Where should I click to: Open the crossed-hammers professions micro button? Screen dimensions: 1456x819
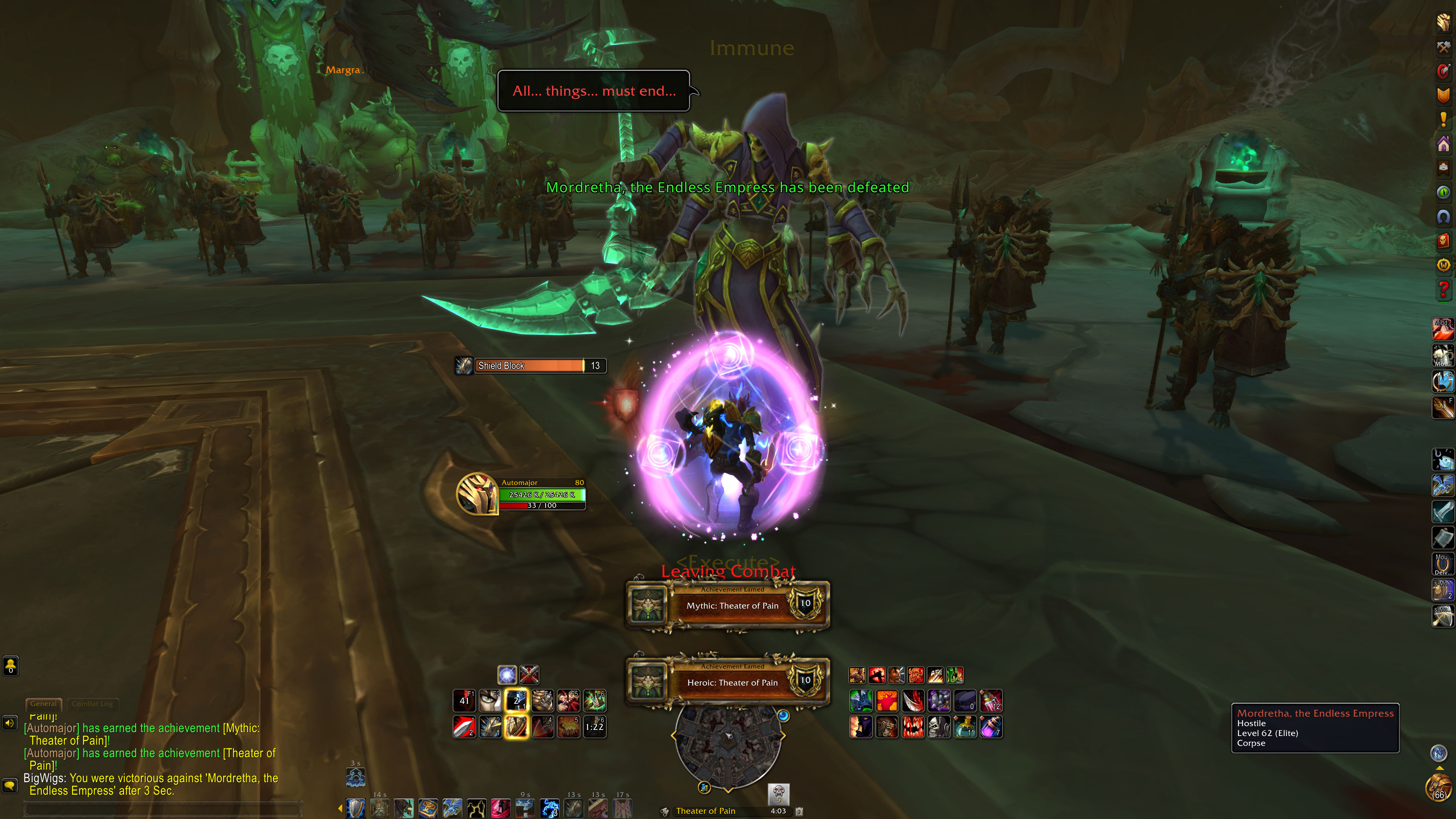coord(1443,47)
